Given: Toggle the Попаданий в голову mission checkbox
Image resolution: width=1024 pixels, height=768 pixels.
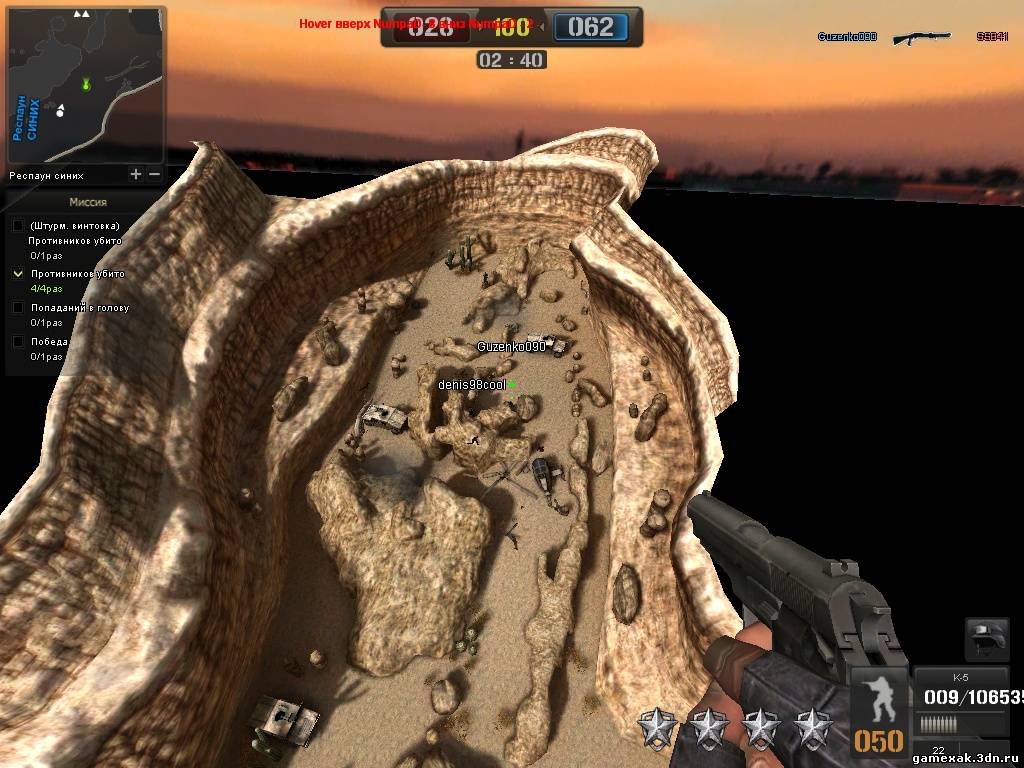Looking at the screenshot, I should (x=18, y=308).
